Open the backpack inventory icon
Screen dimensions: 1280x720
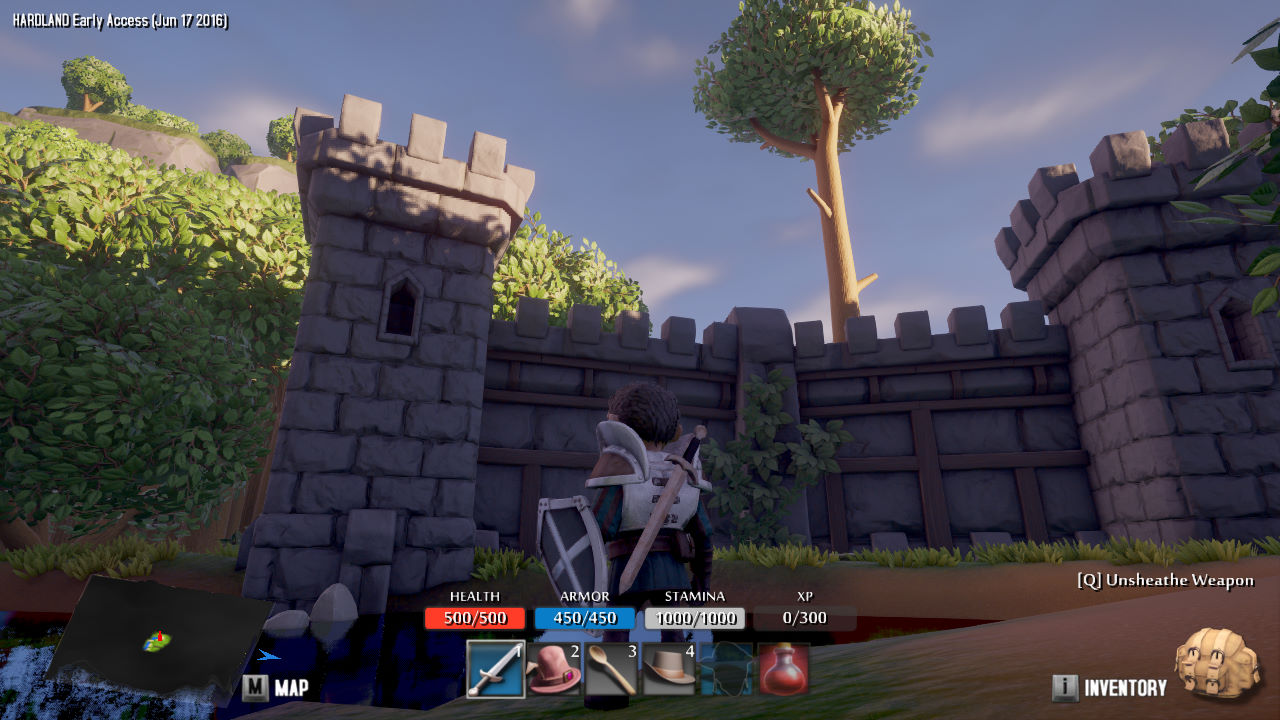tap(1216, 664)
